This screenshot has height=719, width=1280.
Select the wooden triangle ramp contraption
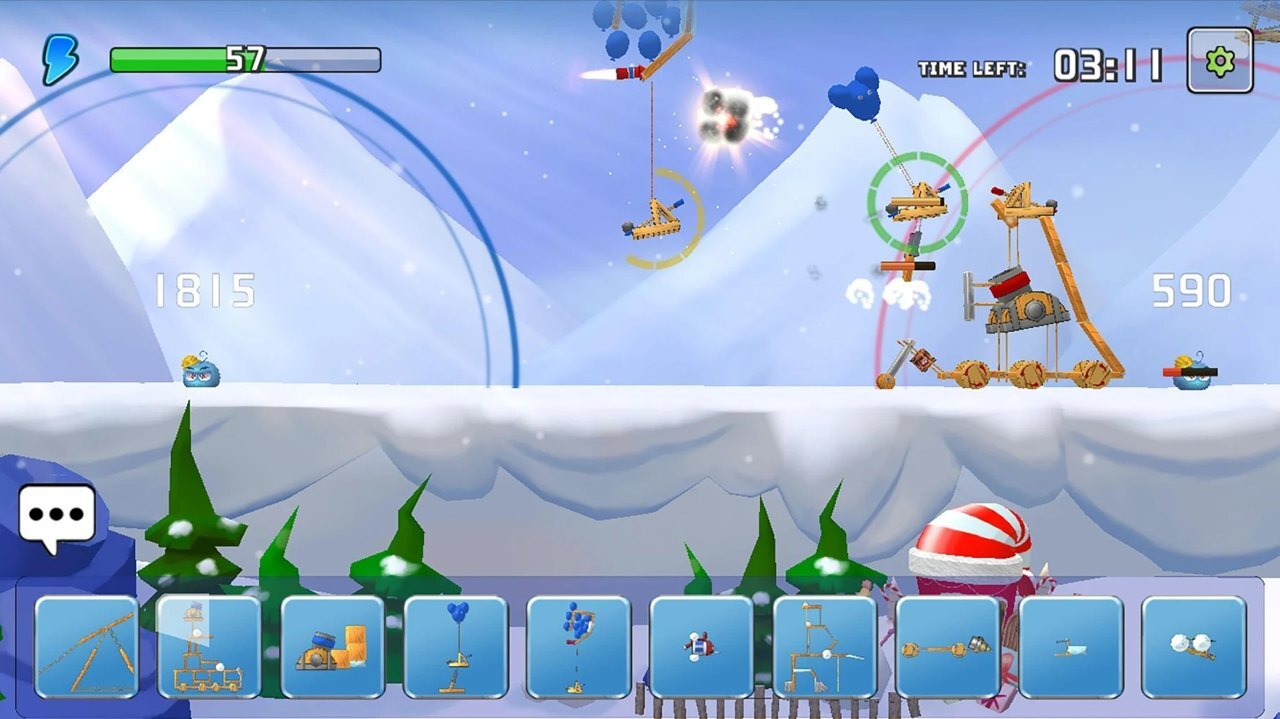[x=86, y=647]
